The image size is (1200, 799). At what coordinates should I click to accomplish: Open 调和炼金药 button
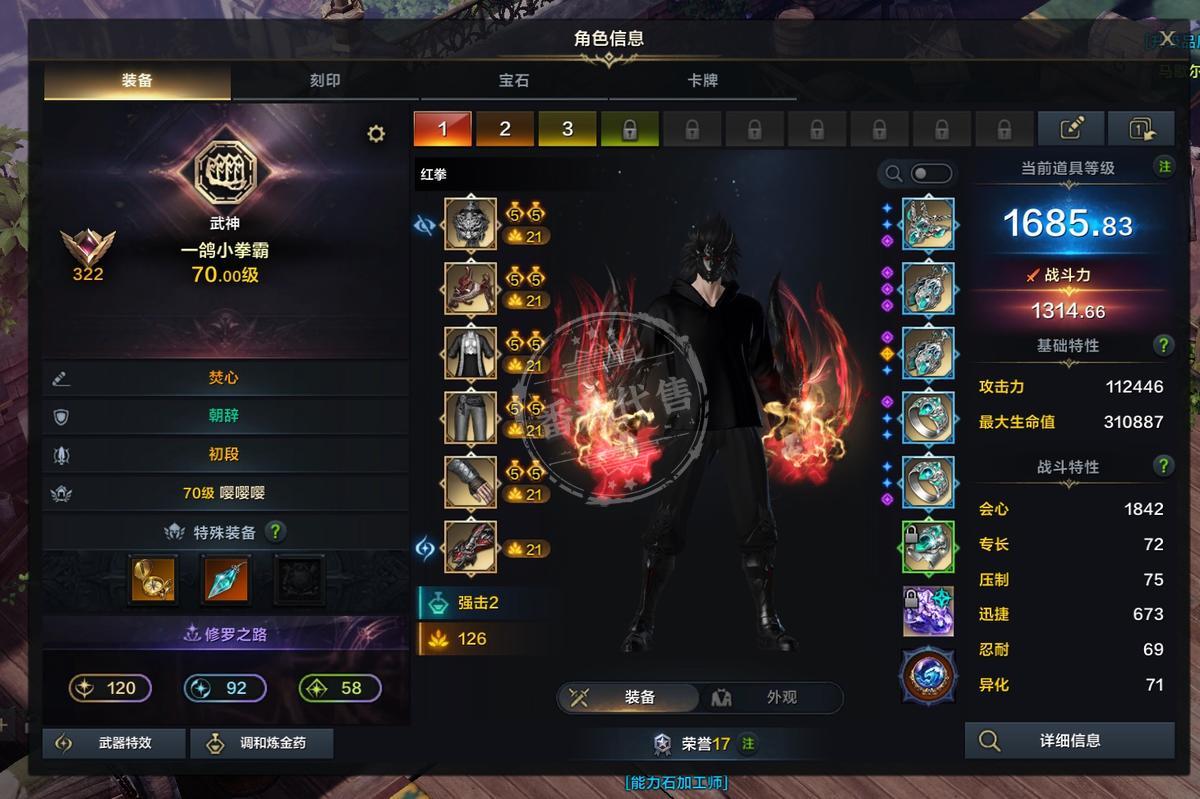click(x=261, y=744)
